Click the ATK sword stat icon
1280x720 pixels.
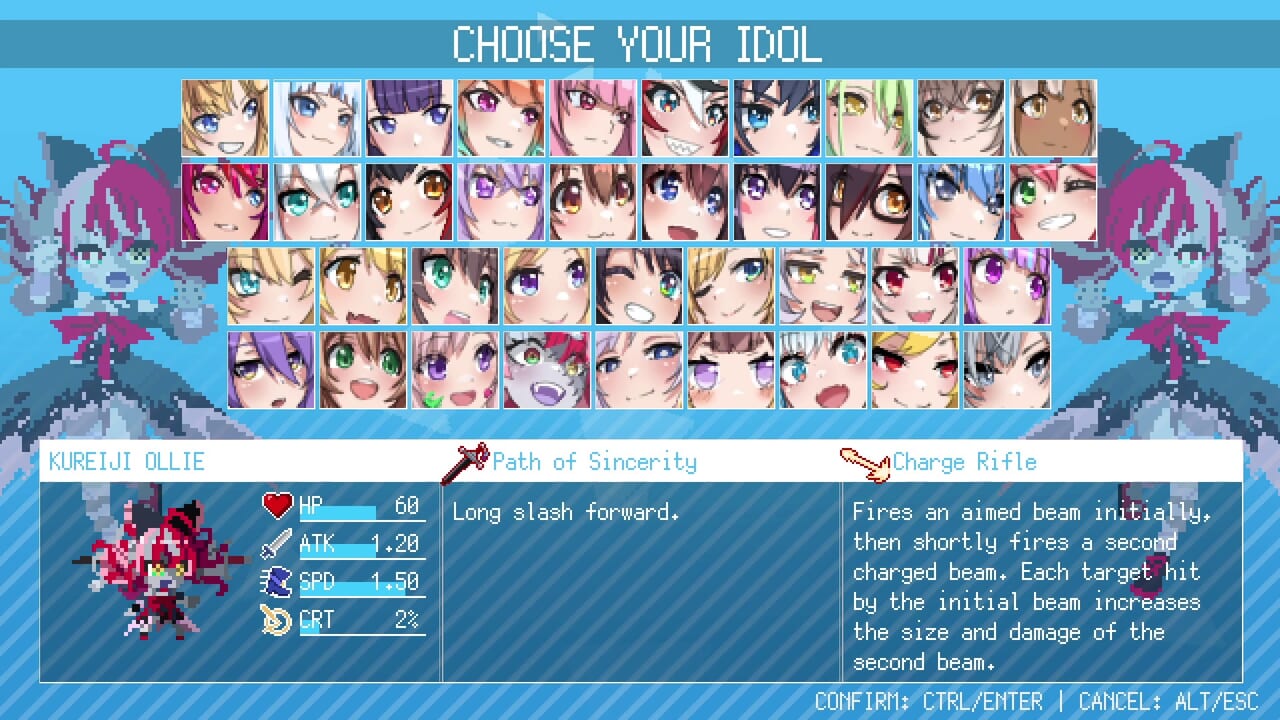(x=278, y=543)
